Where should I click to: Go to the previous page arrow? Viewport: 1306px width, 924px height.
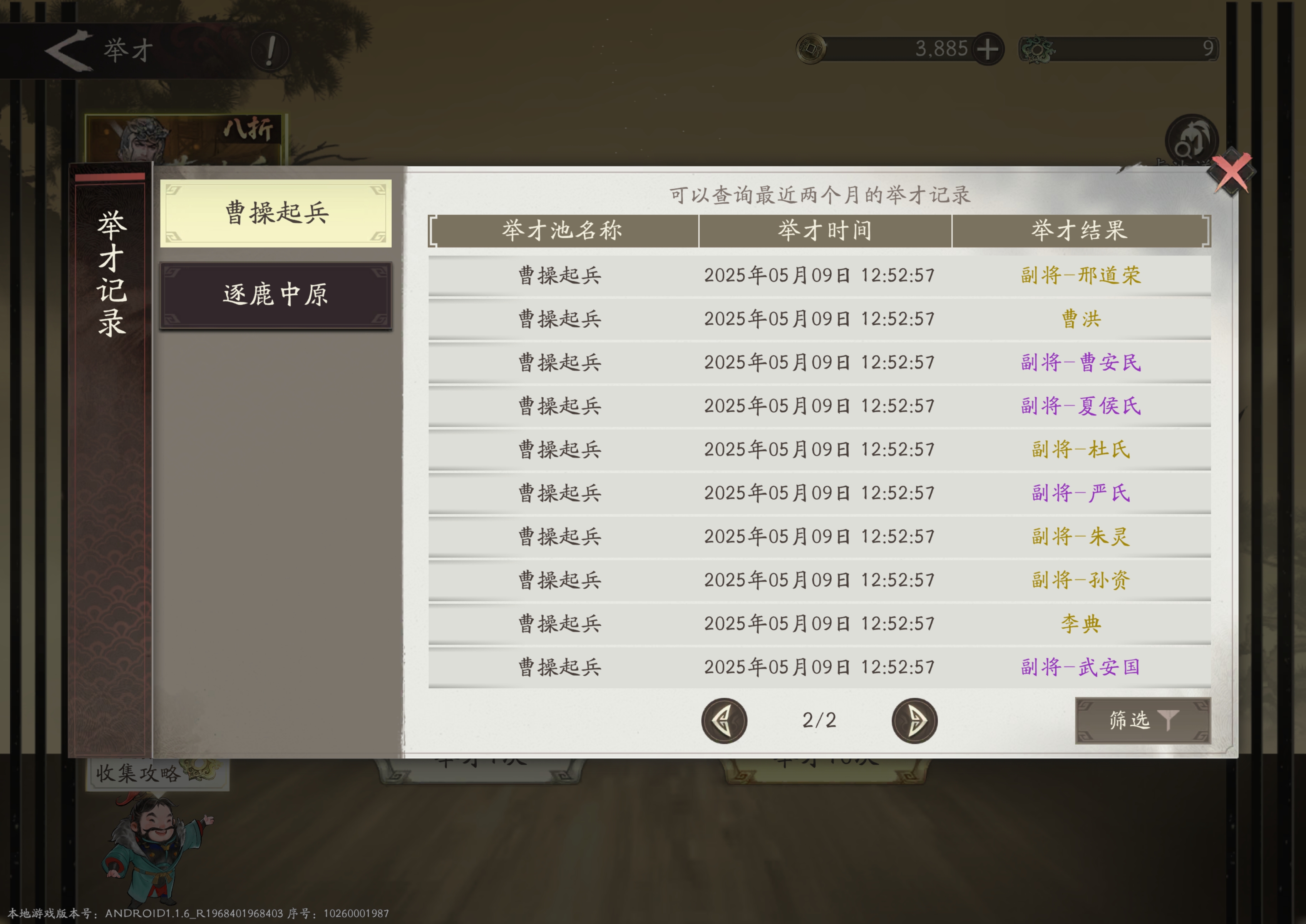point(723,720)
